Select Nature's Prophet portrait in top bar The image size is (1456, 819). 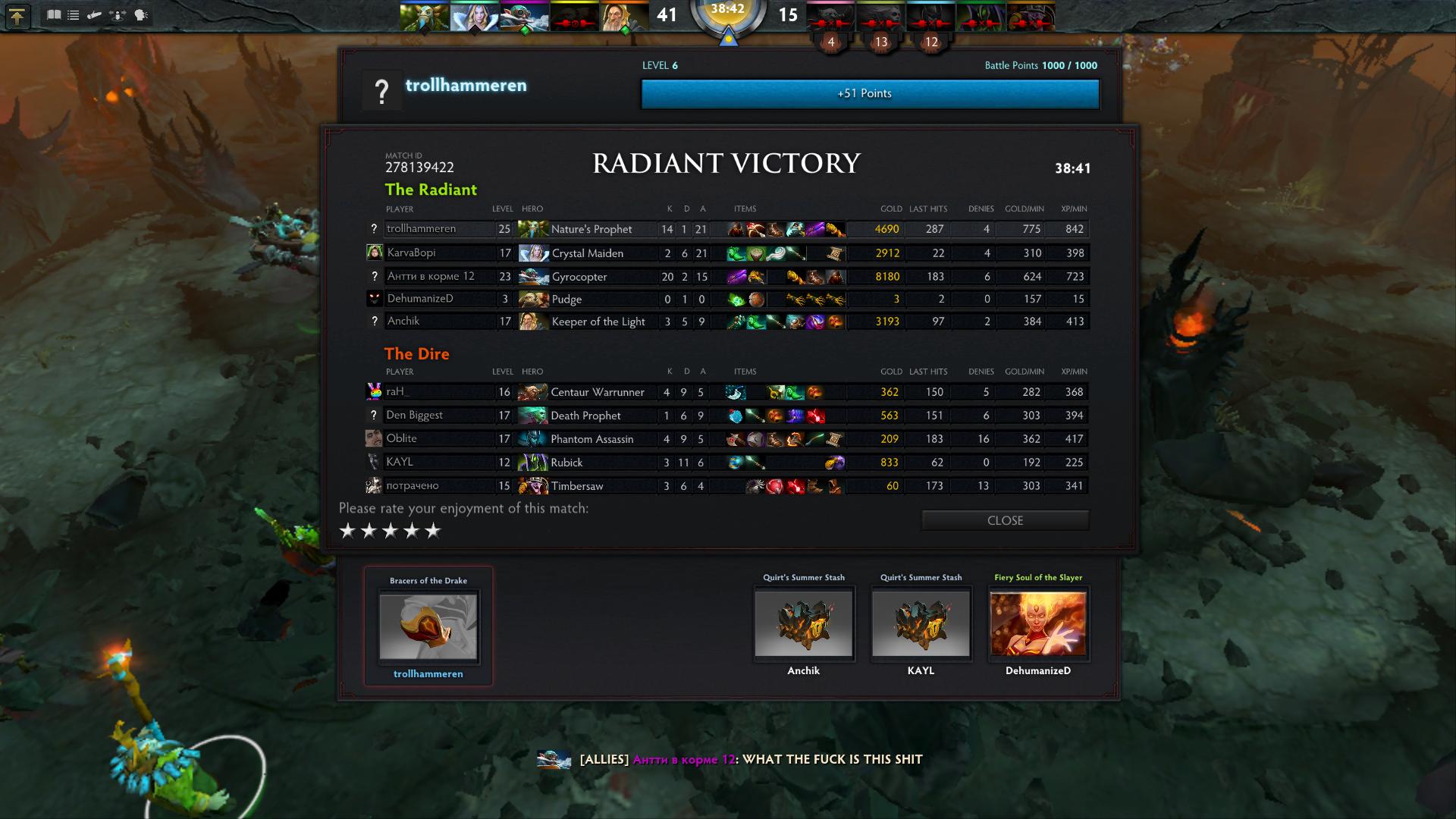tap(424, 17)
